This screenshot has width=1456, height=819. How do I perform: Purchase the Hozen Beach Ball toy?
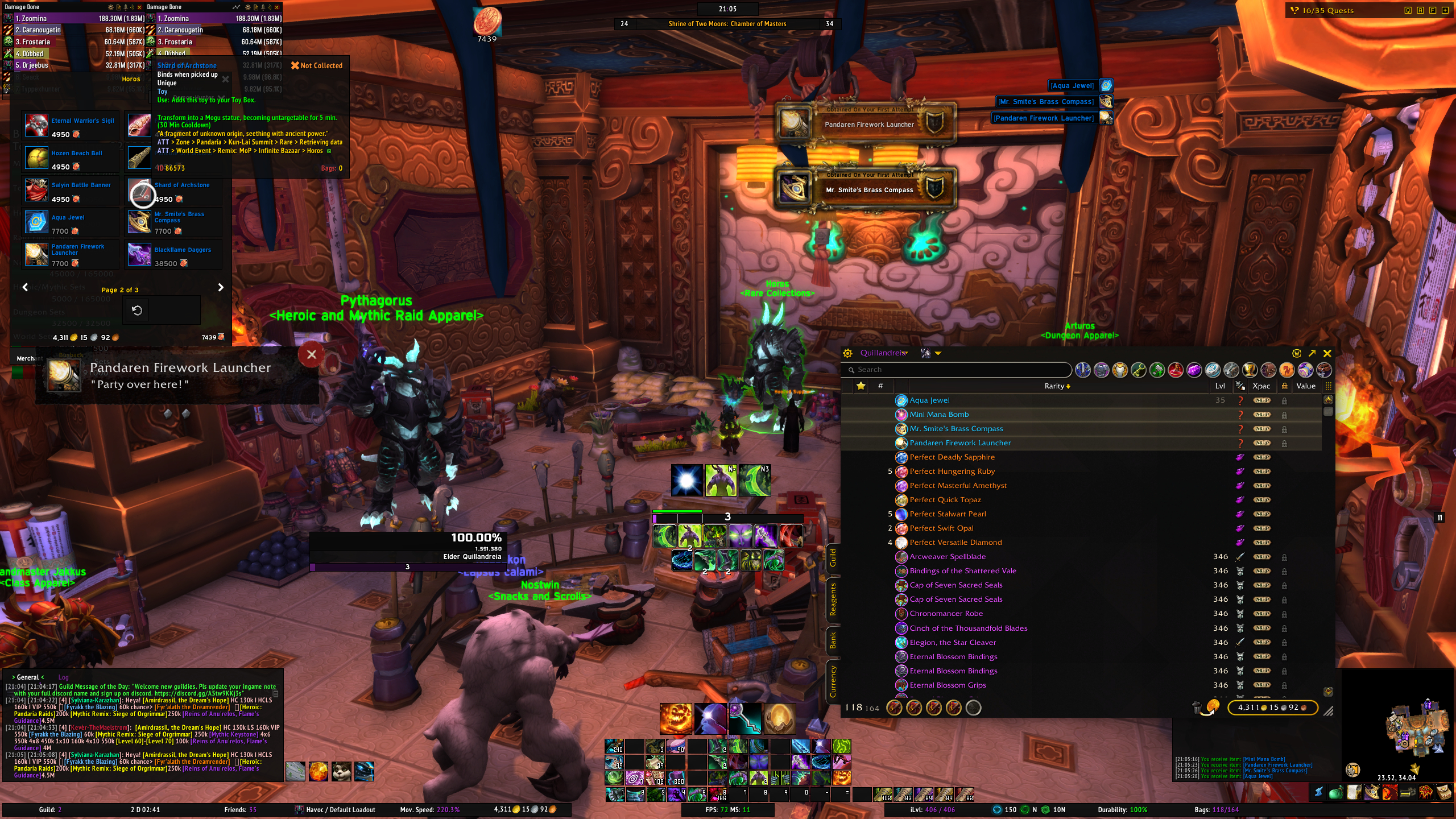tap(36, 158)
